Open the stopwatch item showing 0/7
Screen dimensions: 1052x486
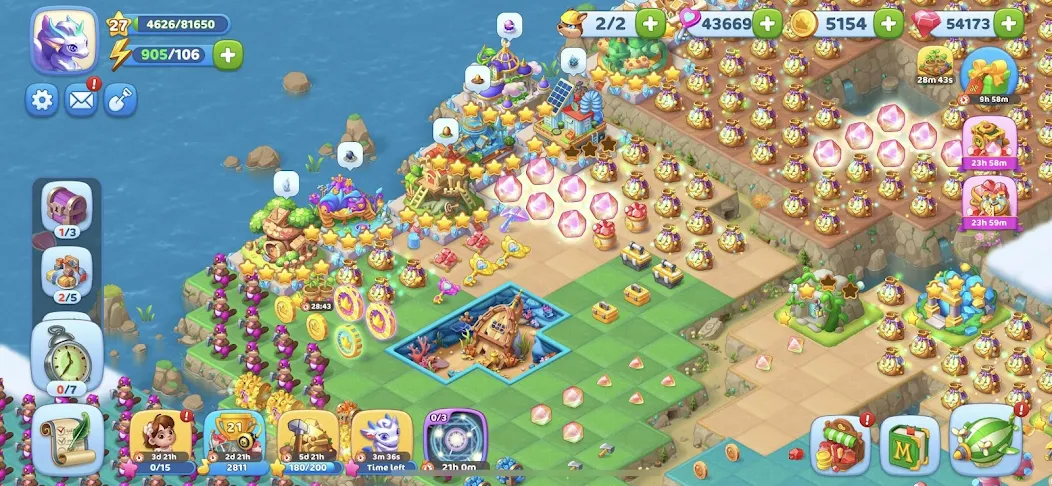[x=66, y=350]
